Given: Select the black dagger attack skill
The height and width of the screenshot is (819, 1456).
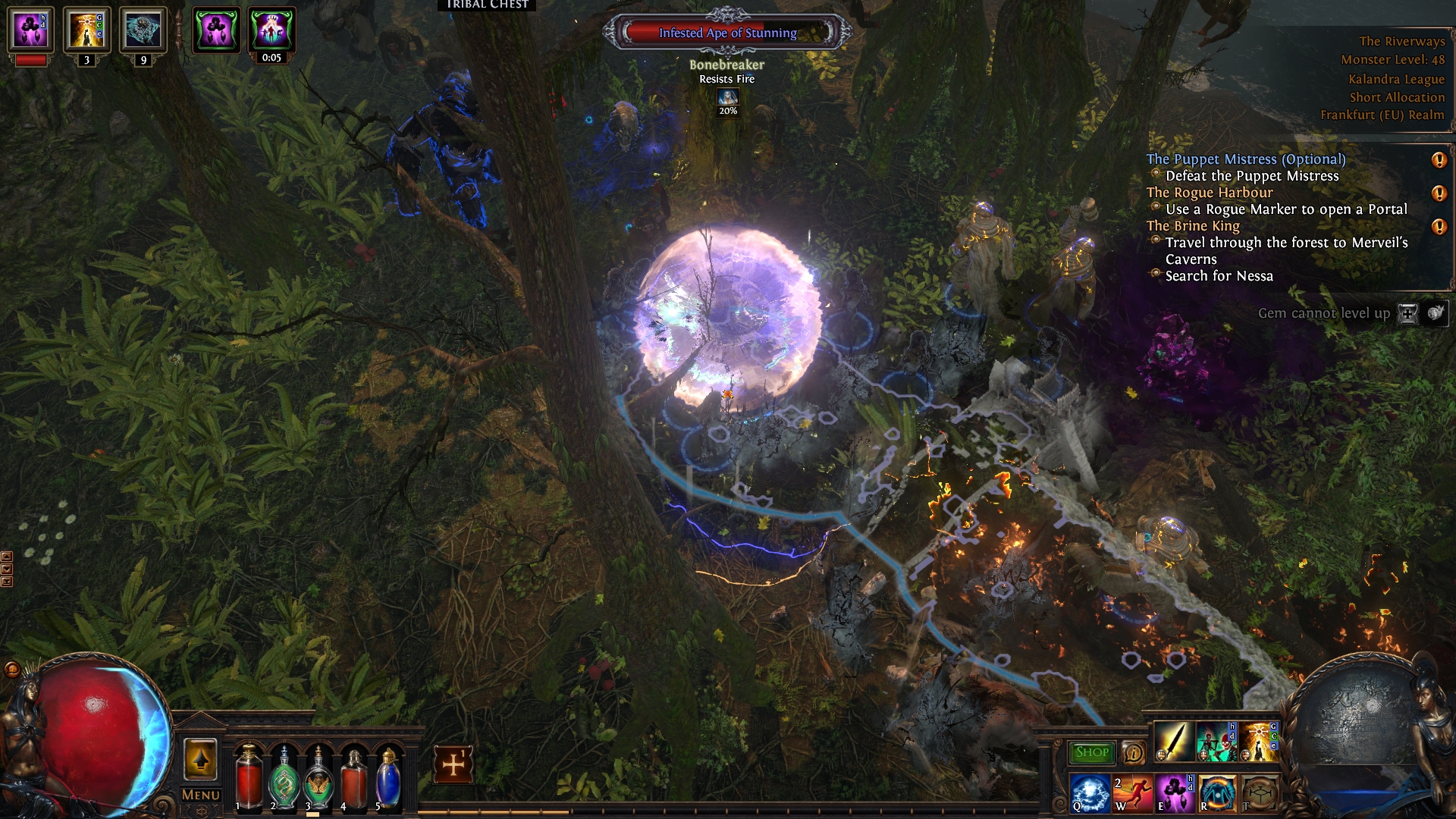Looking at the screenshot, I should (x=1173, y=742).
